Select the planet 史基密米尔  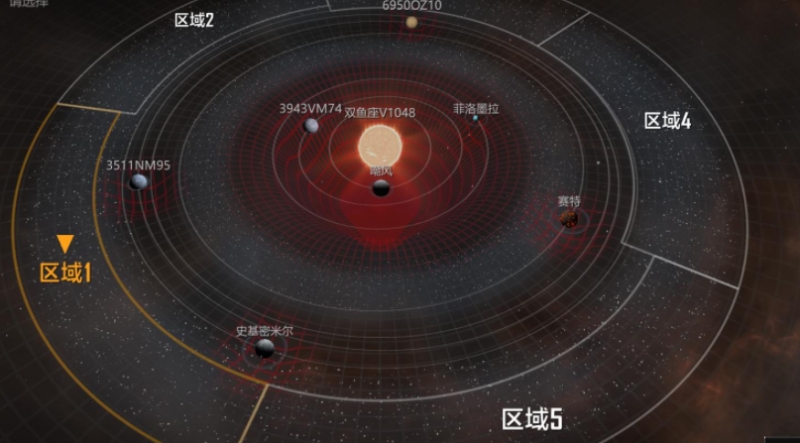265,347
